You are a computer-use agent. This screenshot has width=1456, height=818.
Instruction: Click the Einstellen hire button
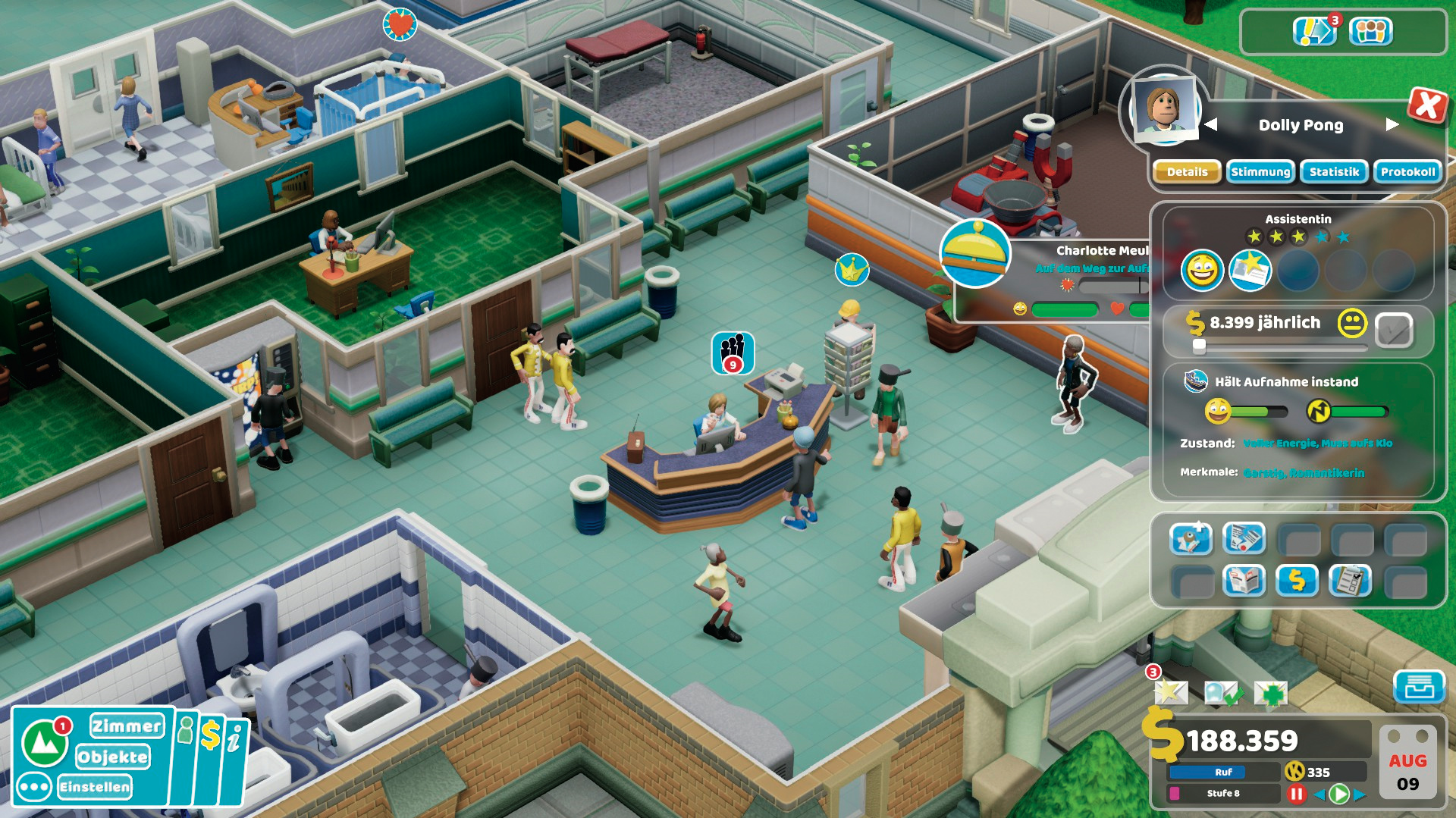95,787
